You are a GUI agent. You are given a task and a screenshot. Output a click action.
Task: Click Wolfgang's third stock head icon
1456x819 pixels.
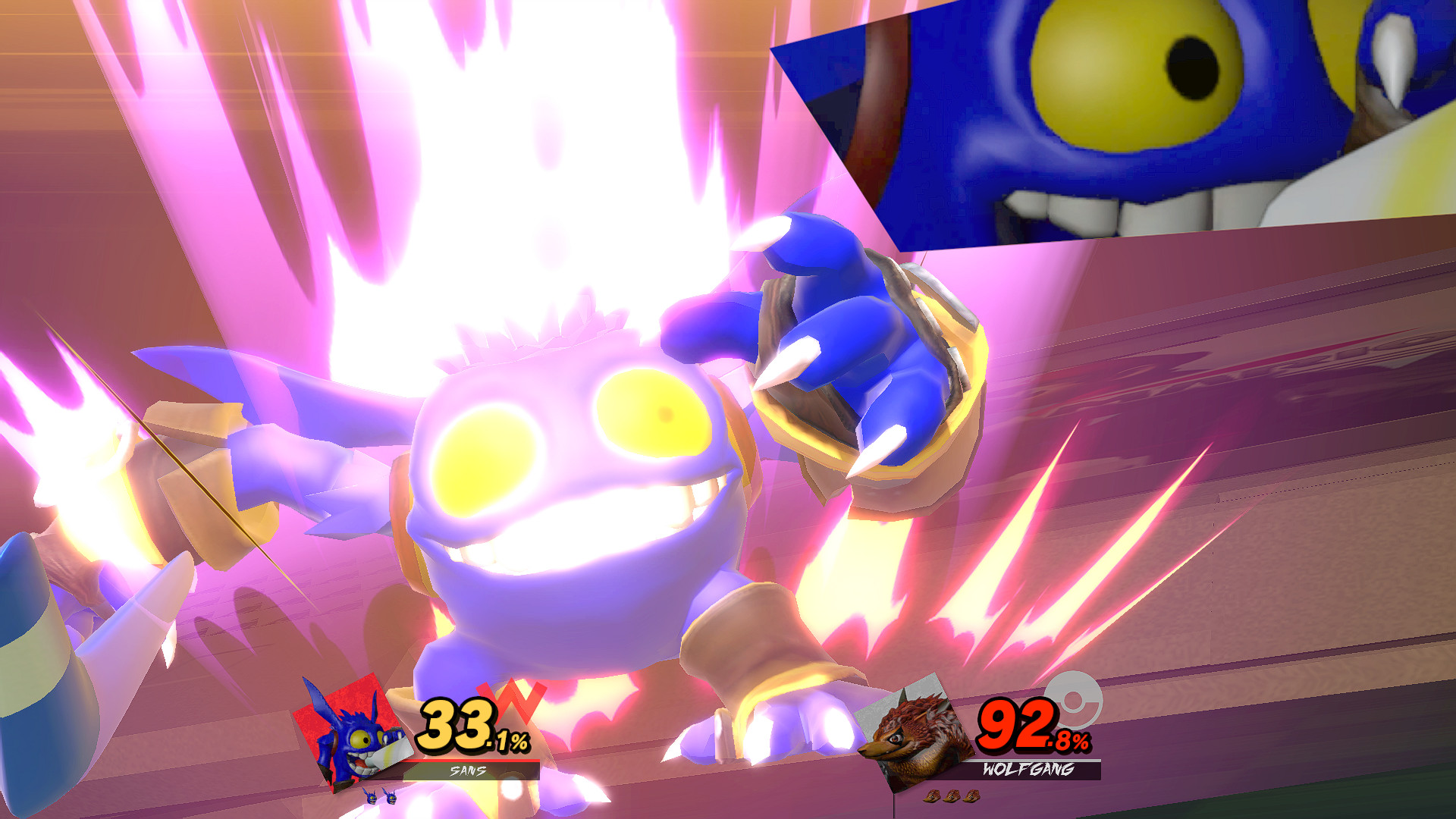[971, 795]
